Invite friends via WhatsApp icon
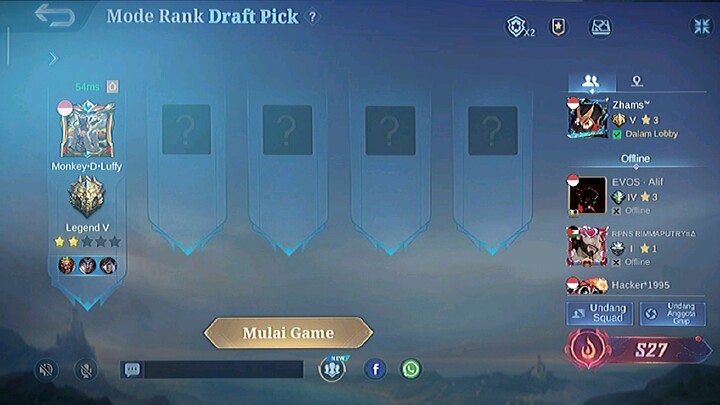The image size is (720, 405). [411, 369]
